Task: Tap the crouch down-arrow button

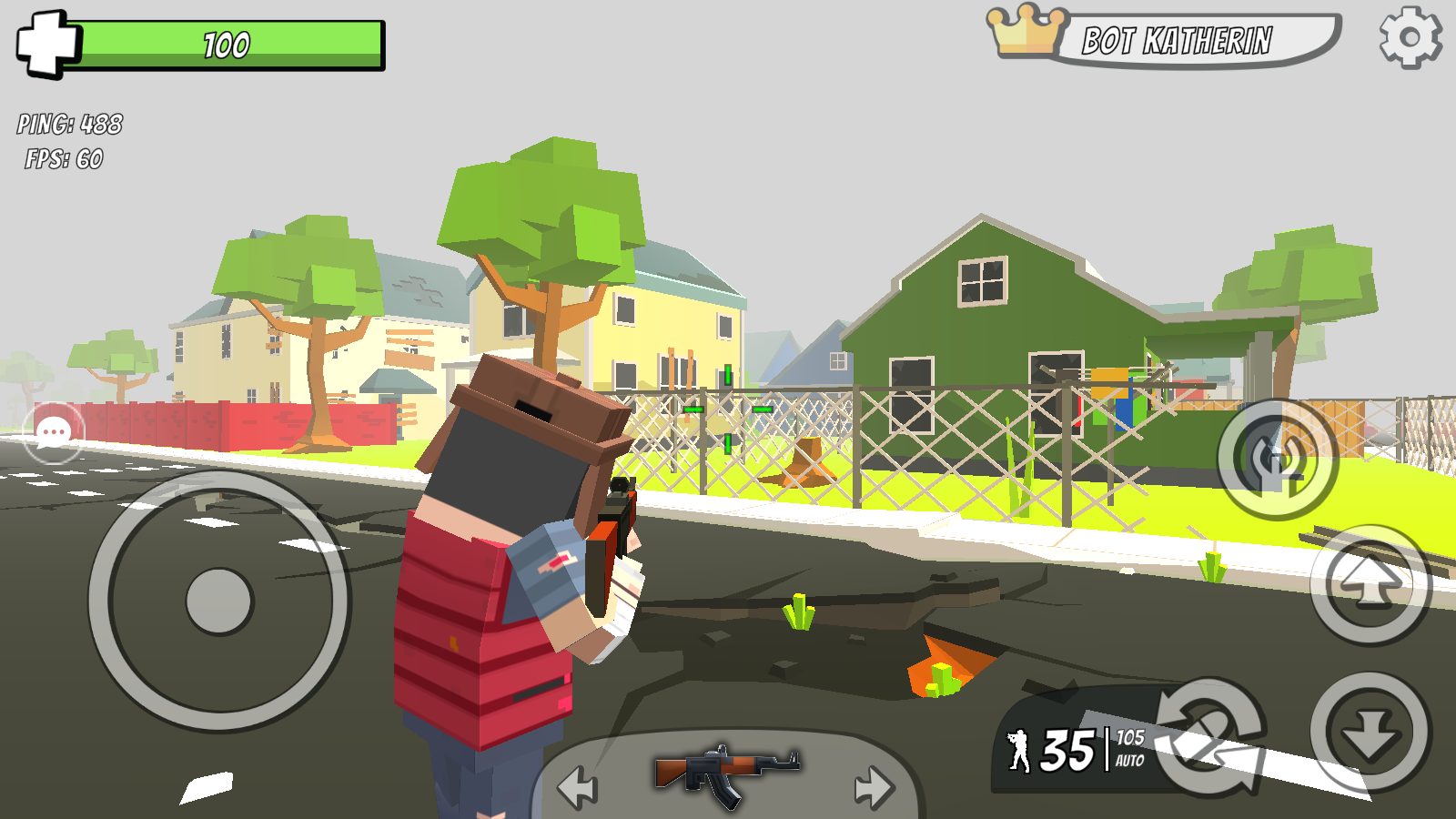Action: coord(1370,732)
